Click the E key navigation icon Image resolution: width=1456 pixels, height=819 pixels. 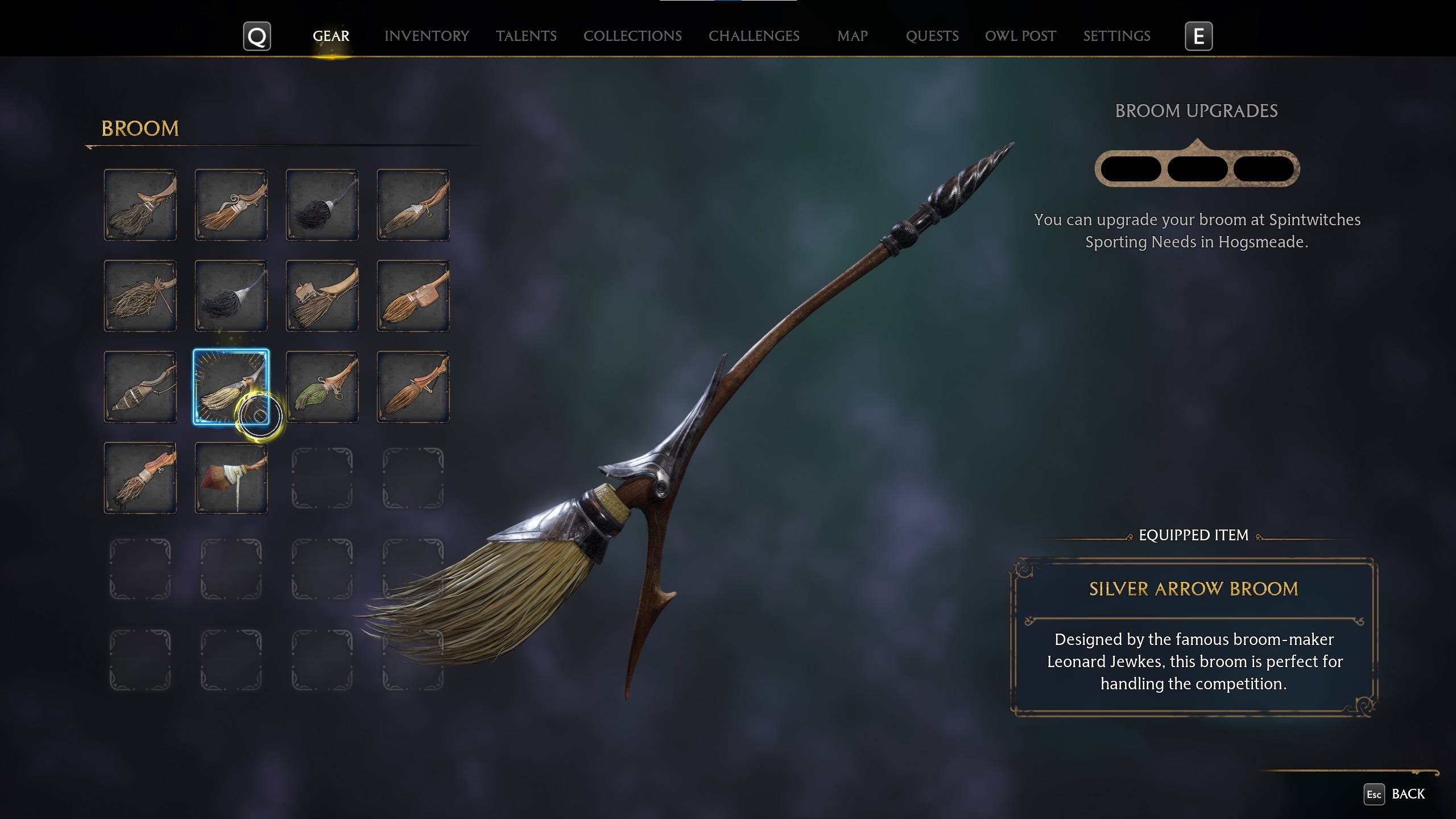1198,36
